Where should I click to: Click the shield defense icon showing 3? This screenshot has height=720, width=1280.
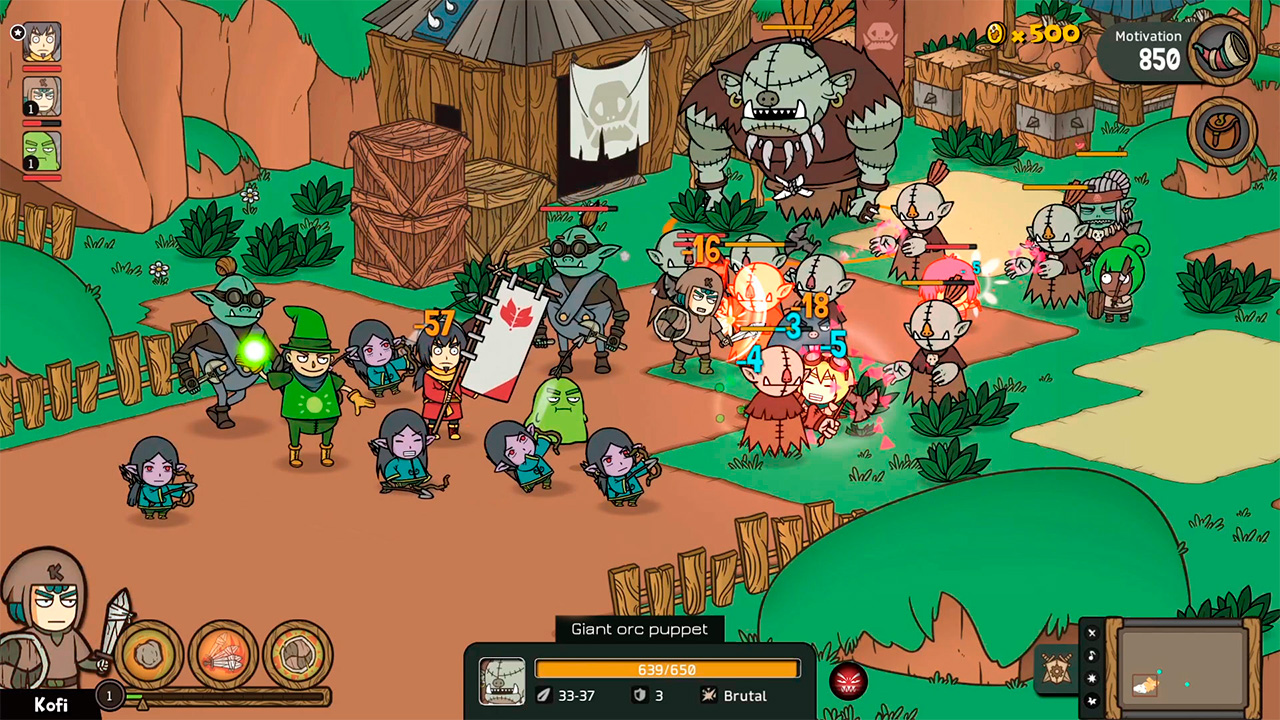click(642, 696)
